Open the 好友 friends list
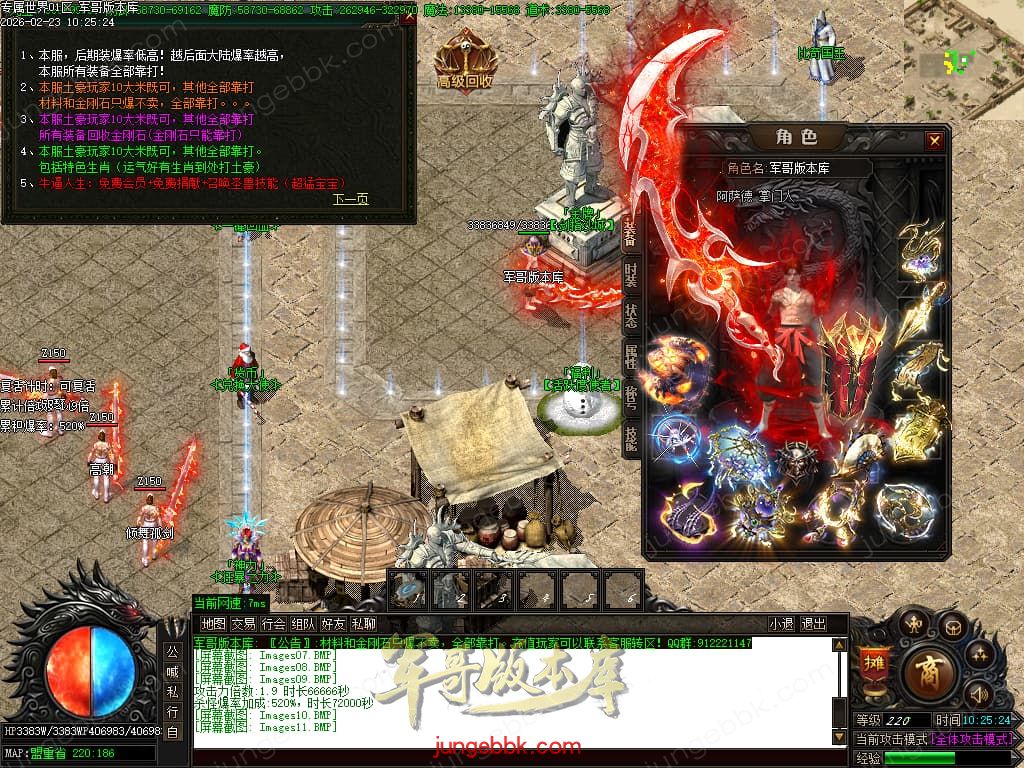The image size is (1024, 768). (x=333, y=624)
